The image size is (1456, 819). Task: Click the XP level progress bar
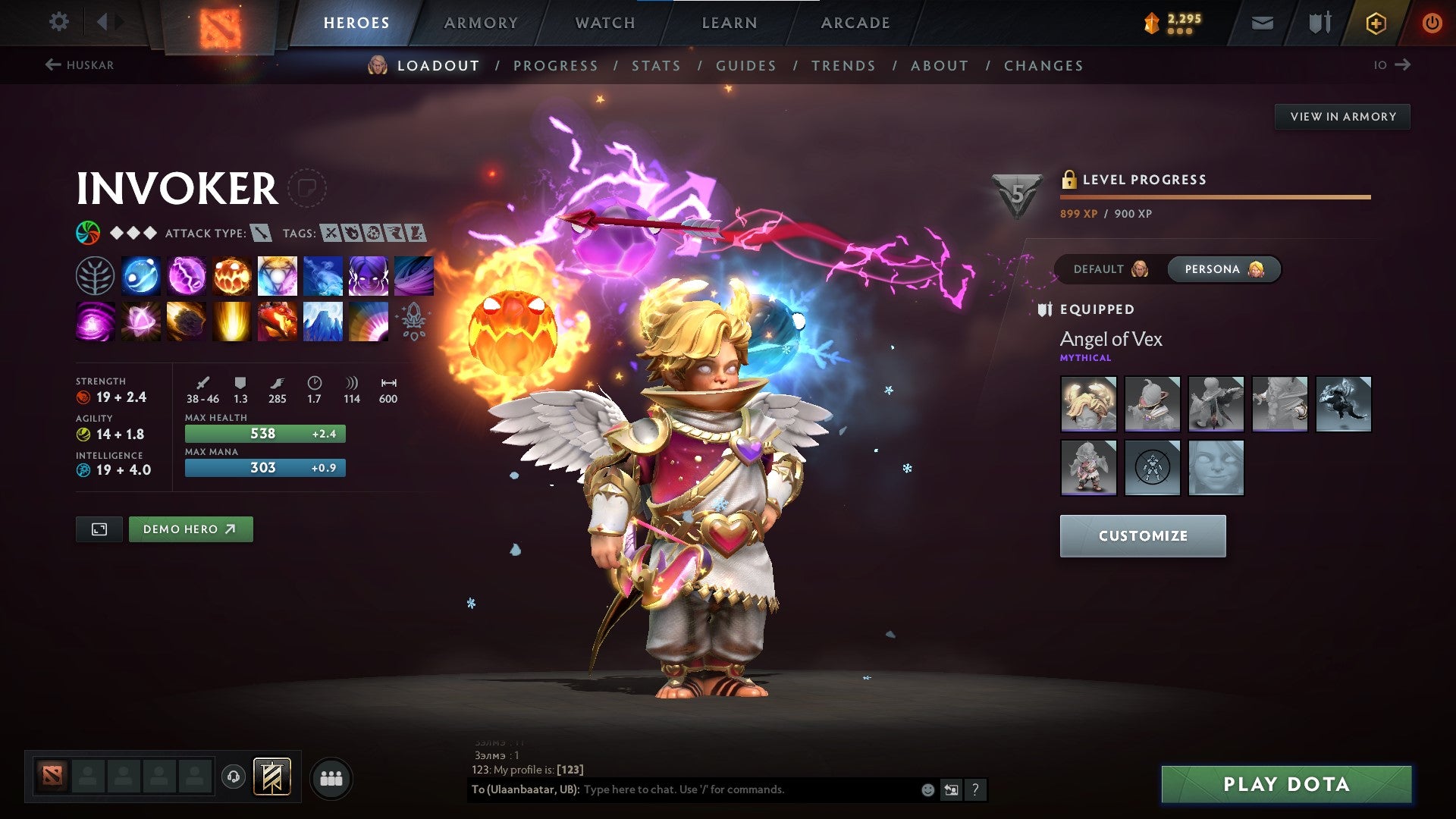click(x=1213, y=196)
